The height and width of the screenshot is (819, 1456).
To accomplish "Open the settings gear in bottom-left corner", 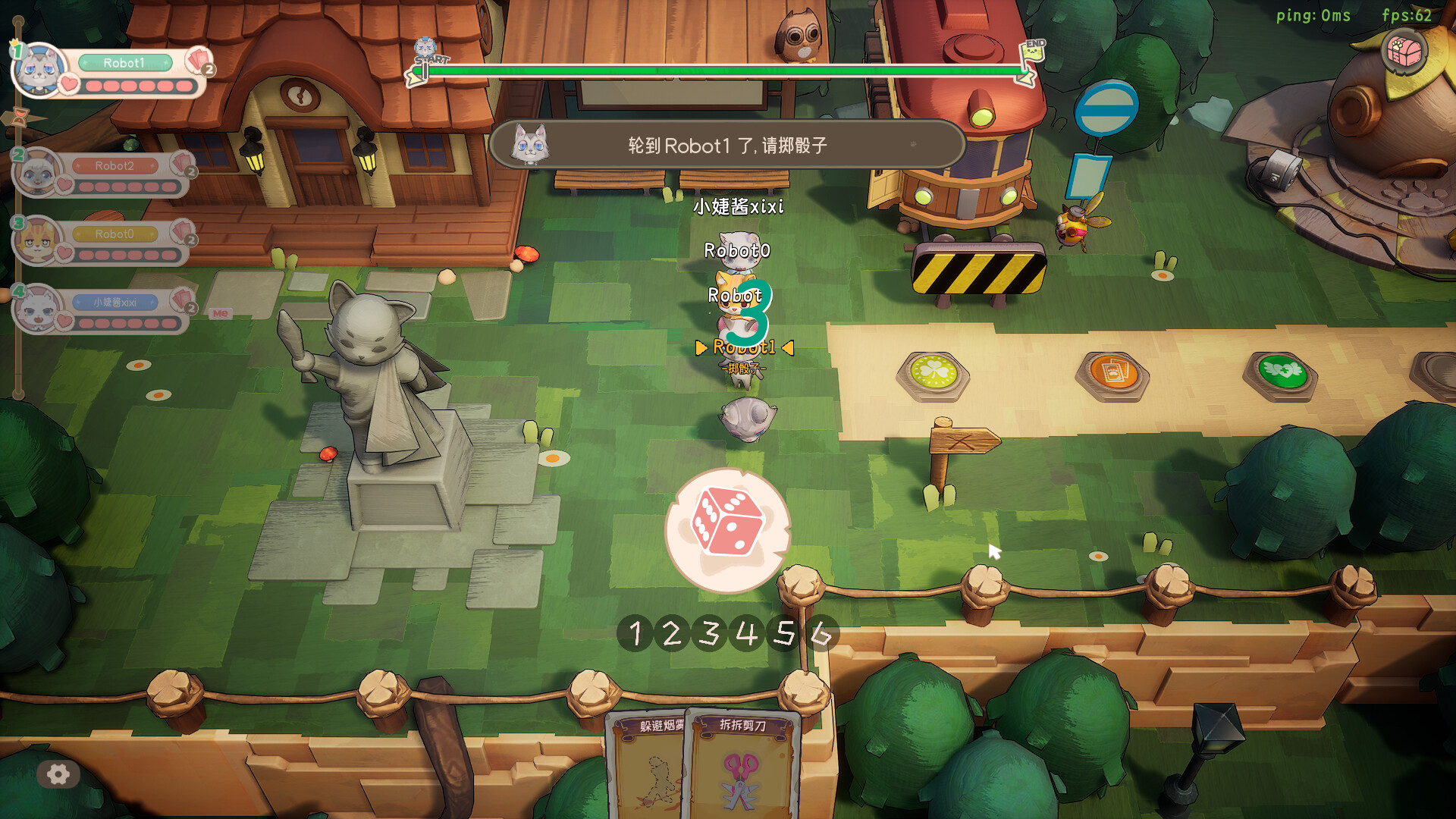I will pos(59,774).
